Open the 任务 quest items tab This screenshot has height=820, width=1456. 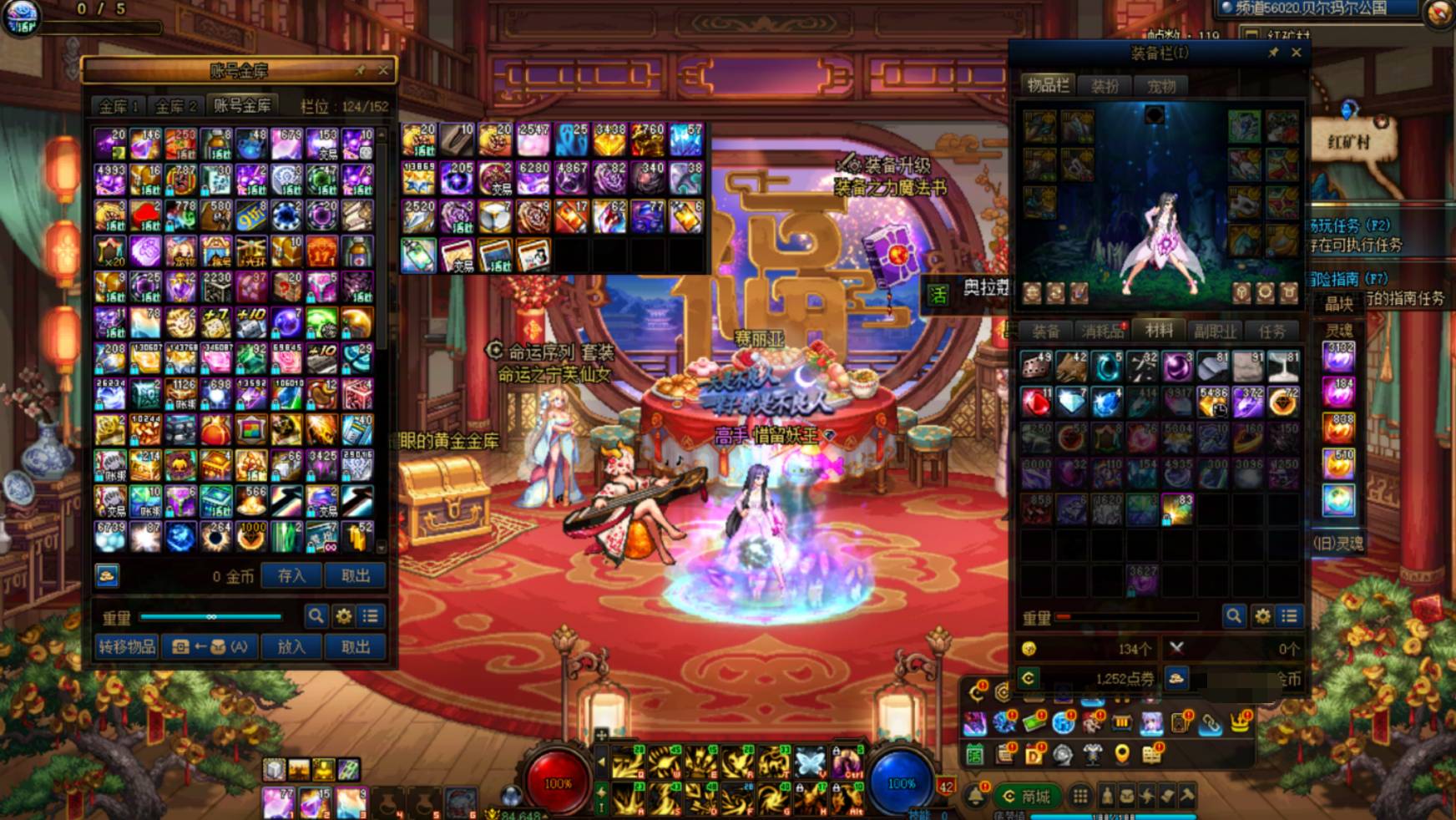[1271, 332]
